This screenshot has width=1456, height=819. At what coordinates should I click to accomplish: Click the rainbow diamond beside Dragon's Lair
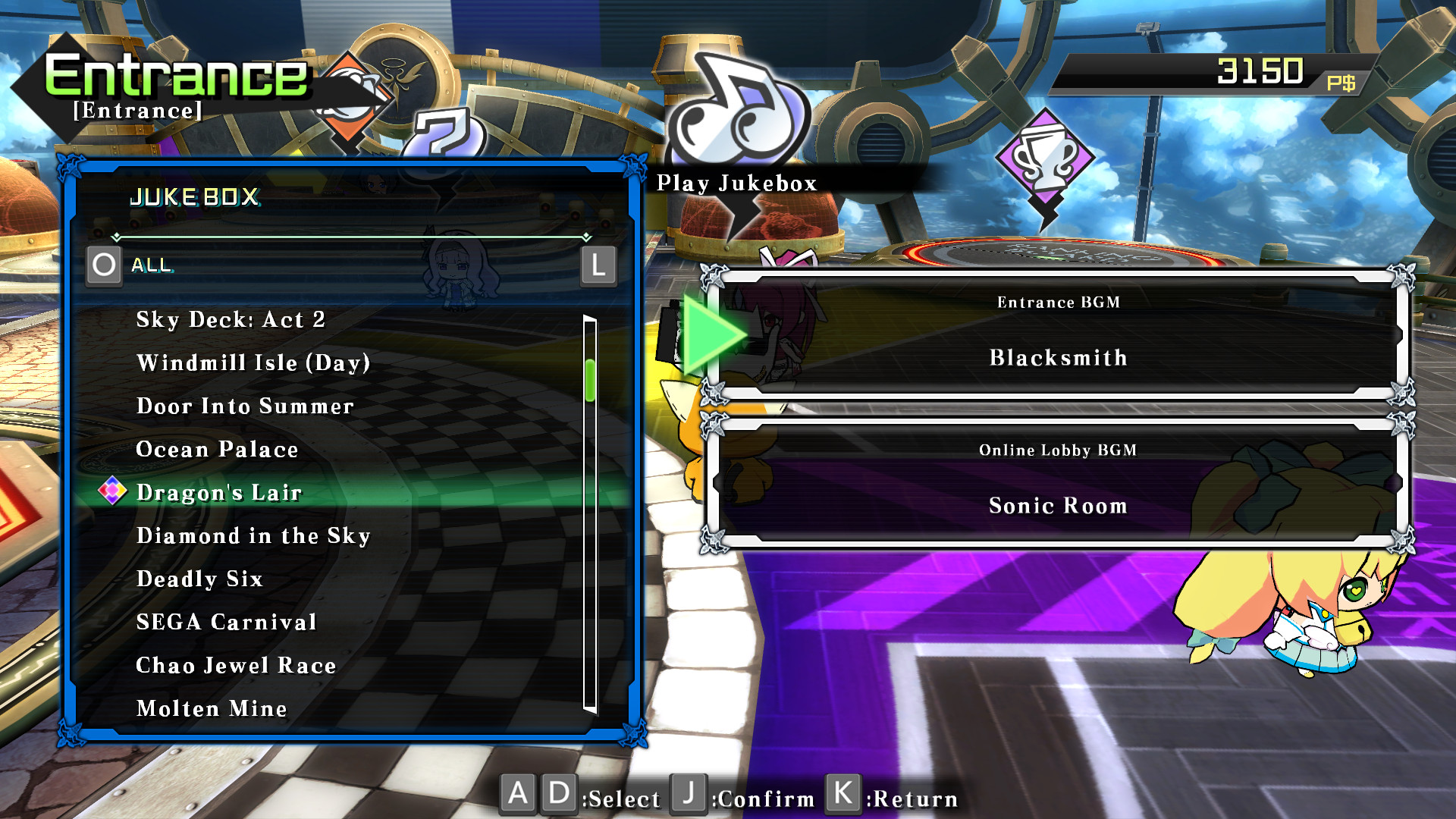(x=112, y=491)
